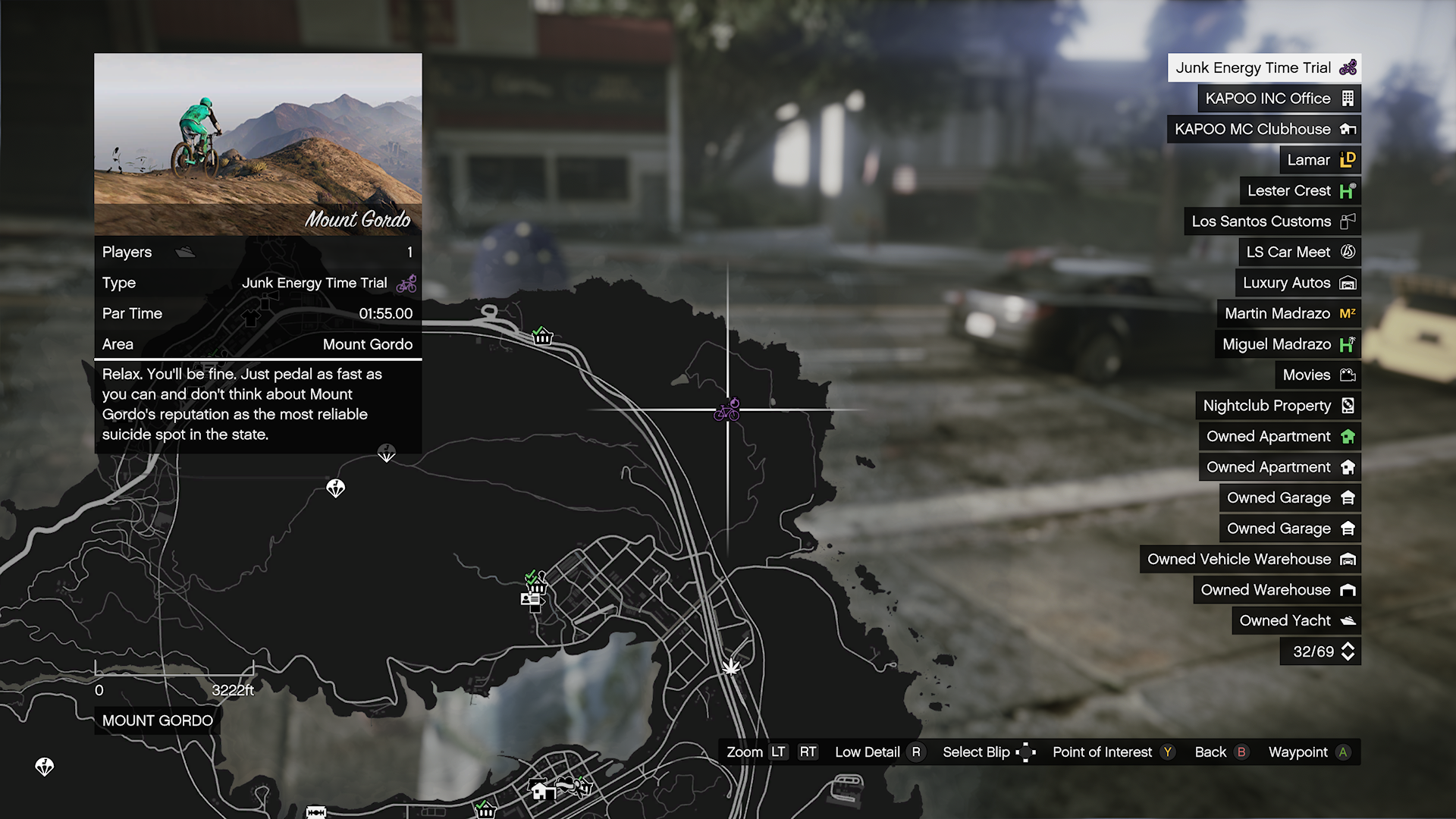1456x819 pixels.
Task: Choose the Owned Warehouse entry
Action: point(1276,590)
